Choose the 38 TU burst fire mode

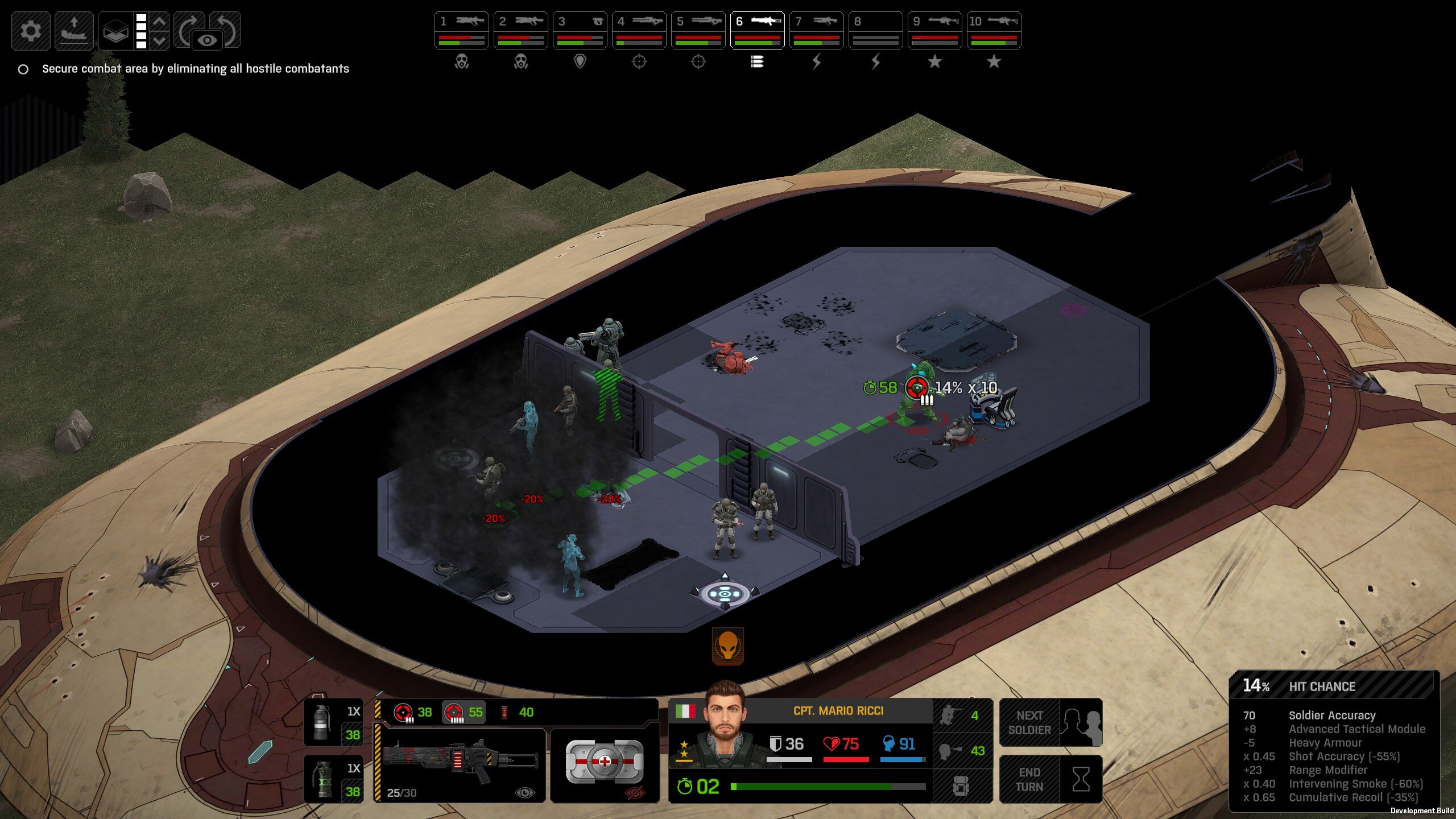pos(413,712)
